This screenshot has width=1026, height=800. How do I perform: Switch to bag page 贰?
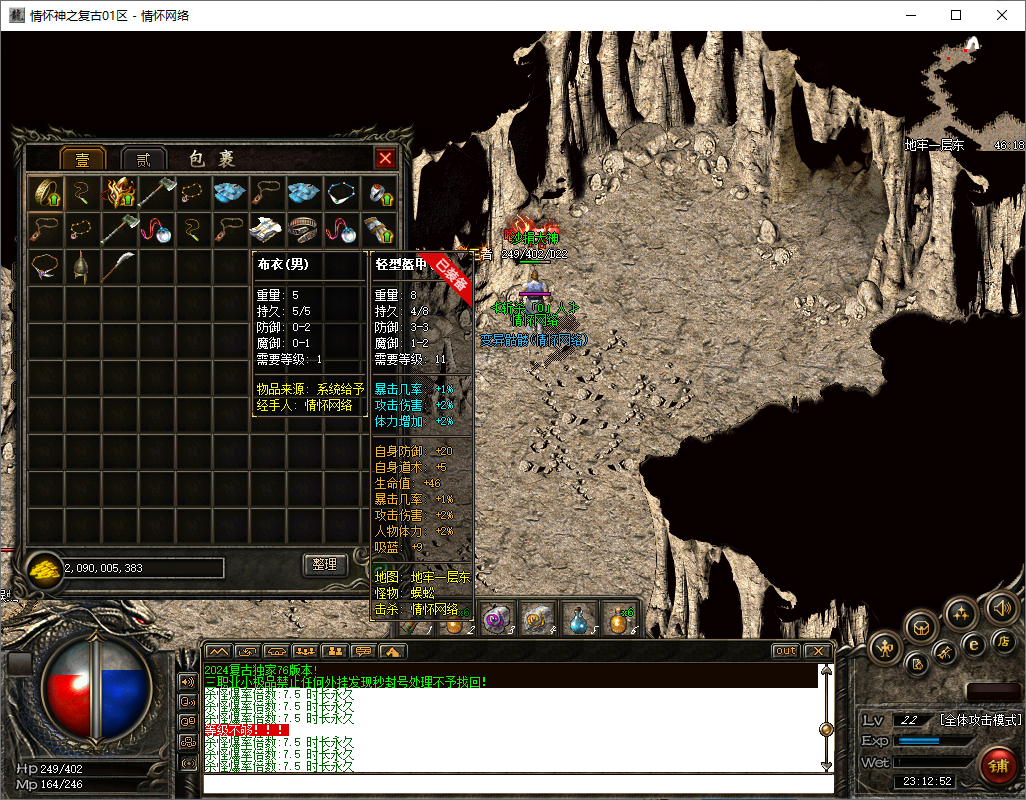coord(144,159)
